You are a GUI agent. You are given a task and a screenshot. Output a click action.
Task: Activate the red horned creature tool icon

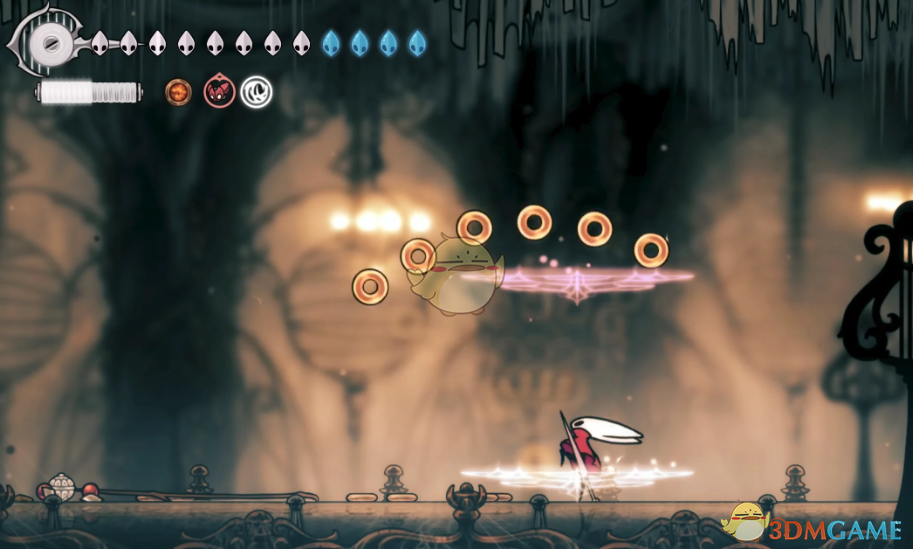(x=219, y=92)
